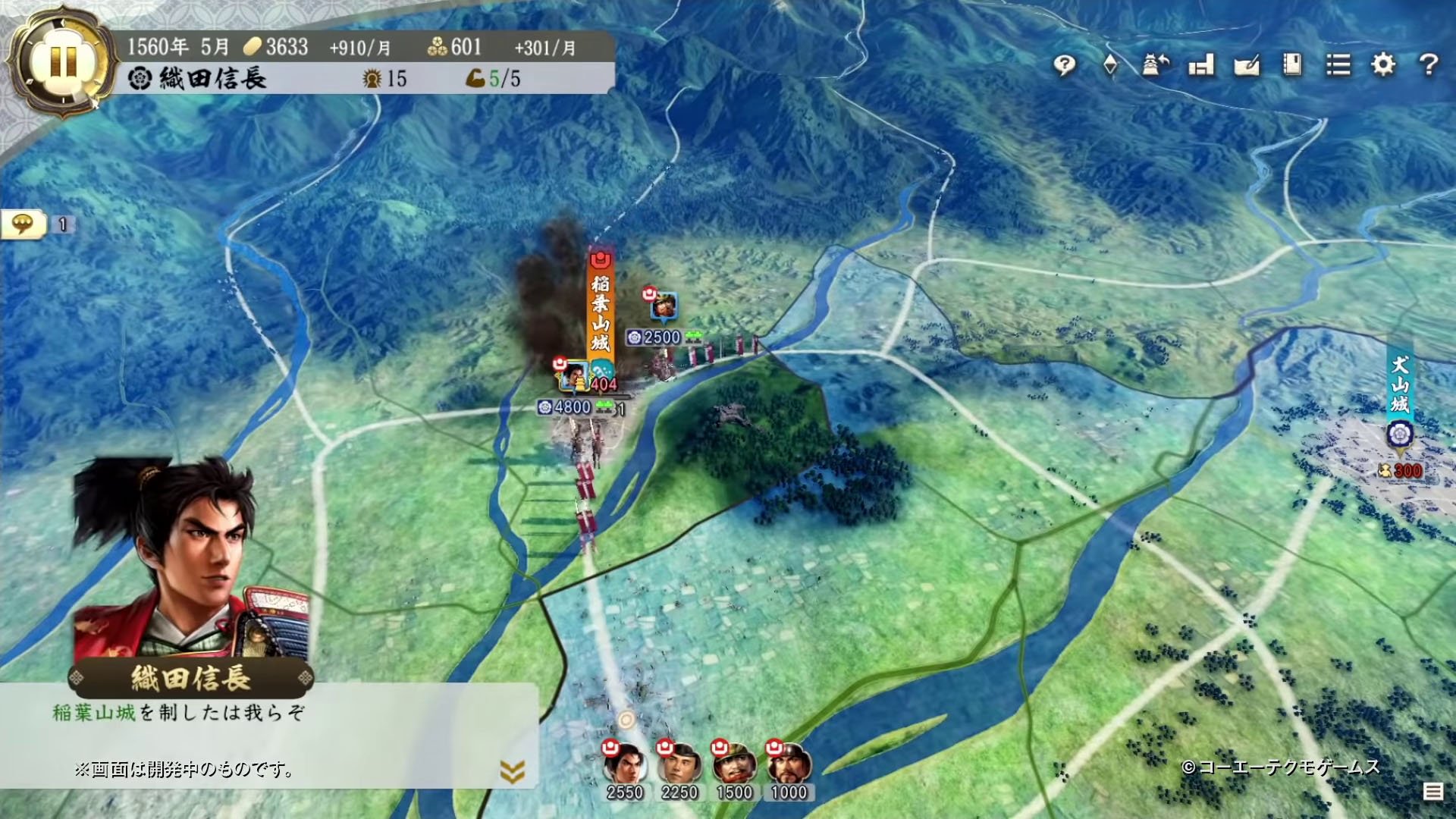Open the writing brush edit icon

[1247, 66]
